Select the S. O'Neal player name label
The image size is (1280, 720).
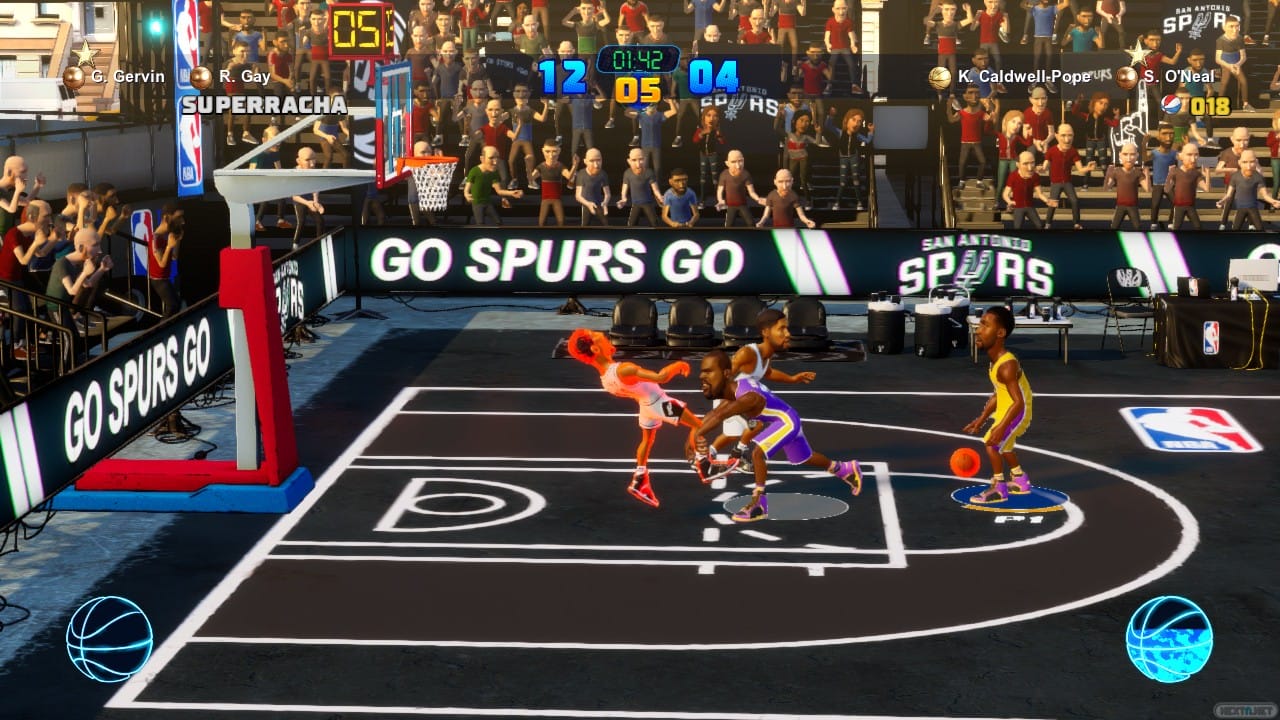point(1180,75)
